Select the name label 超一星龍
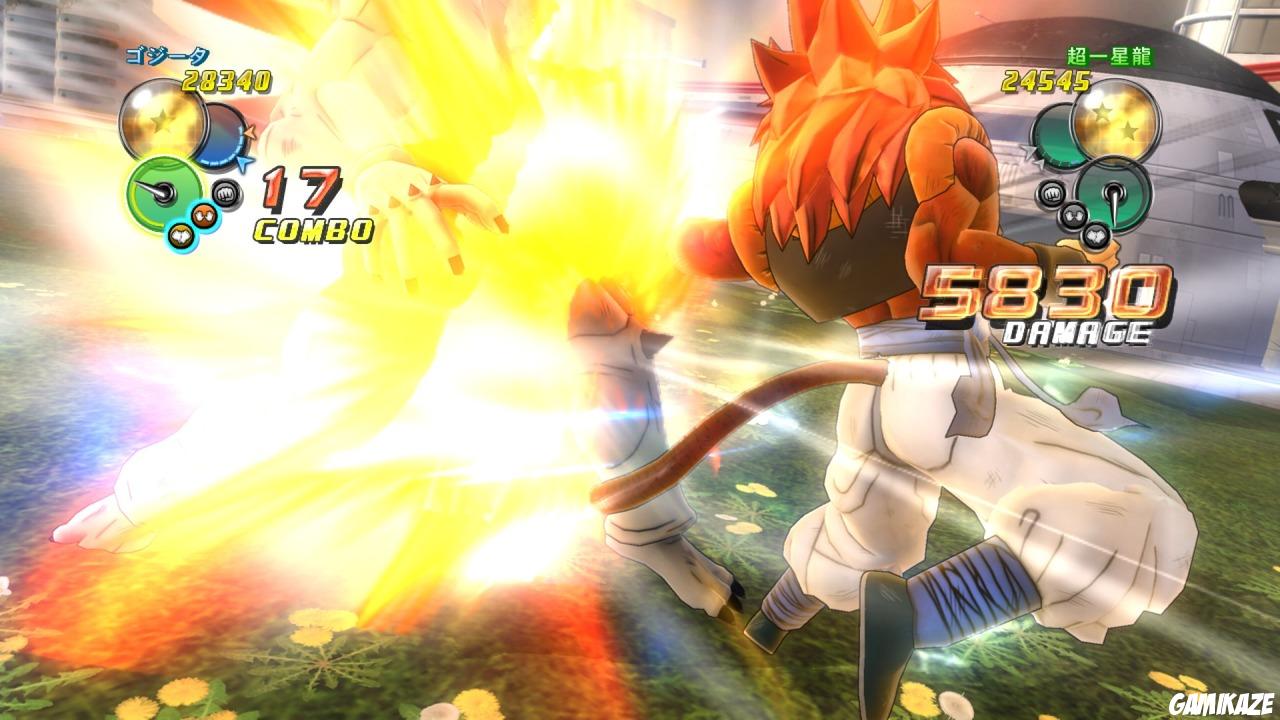 tap(1110, 55)
